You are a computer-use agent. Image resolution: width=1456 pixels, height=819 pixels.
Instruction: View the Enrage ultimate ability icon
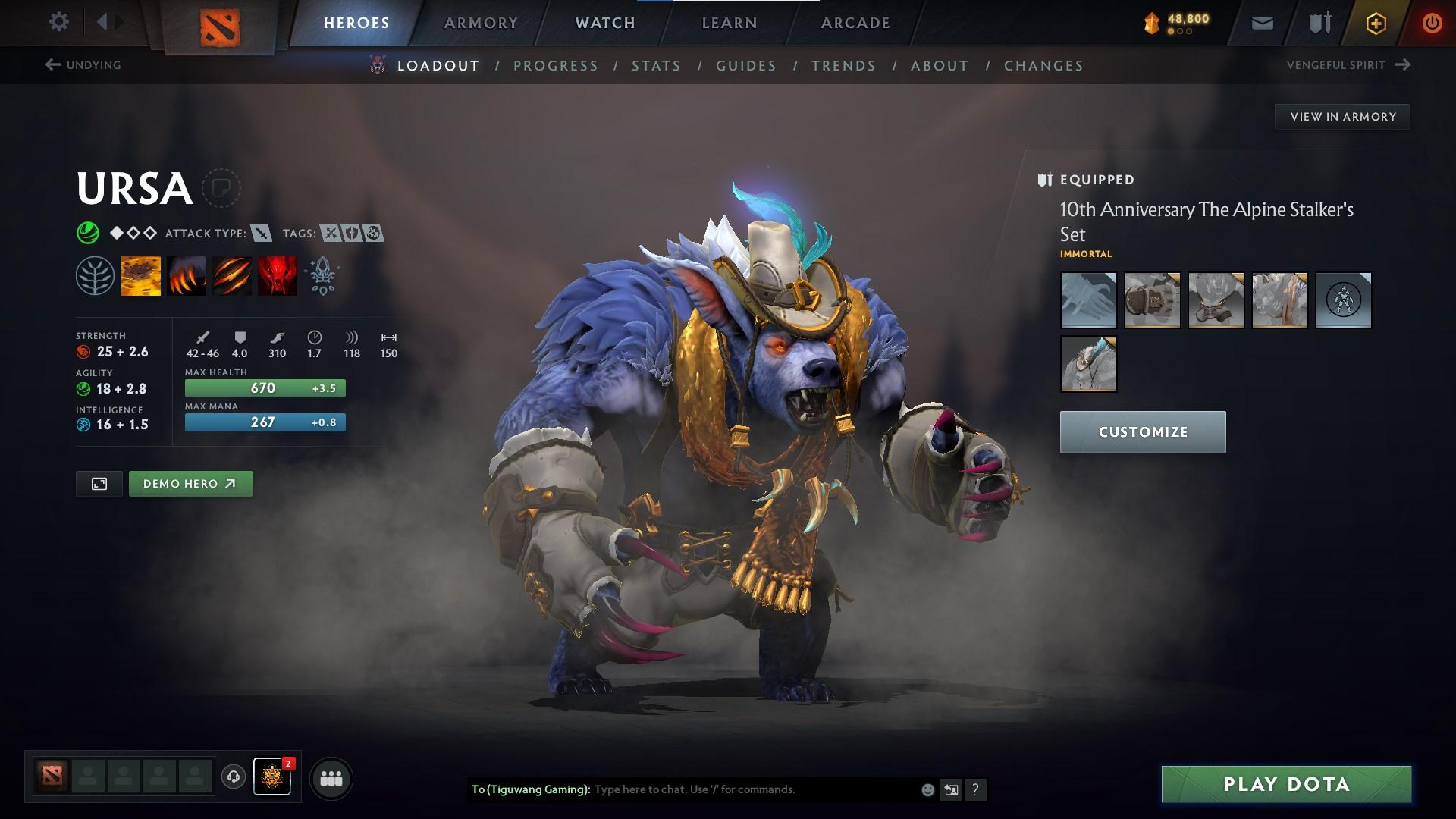277,275
